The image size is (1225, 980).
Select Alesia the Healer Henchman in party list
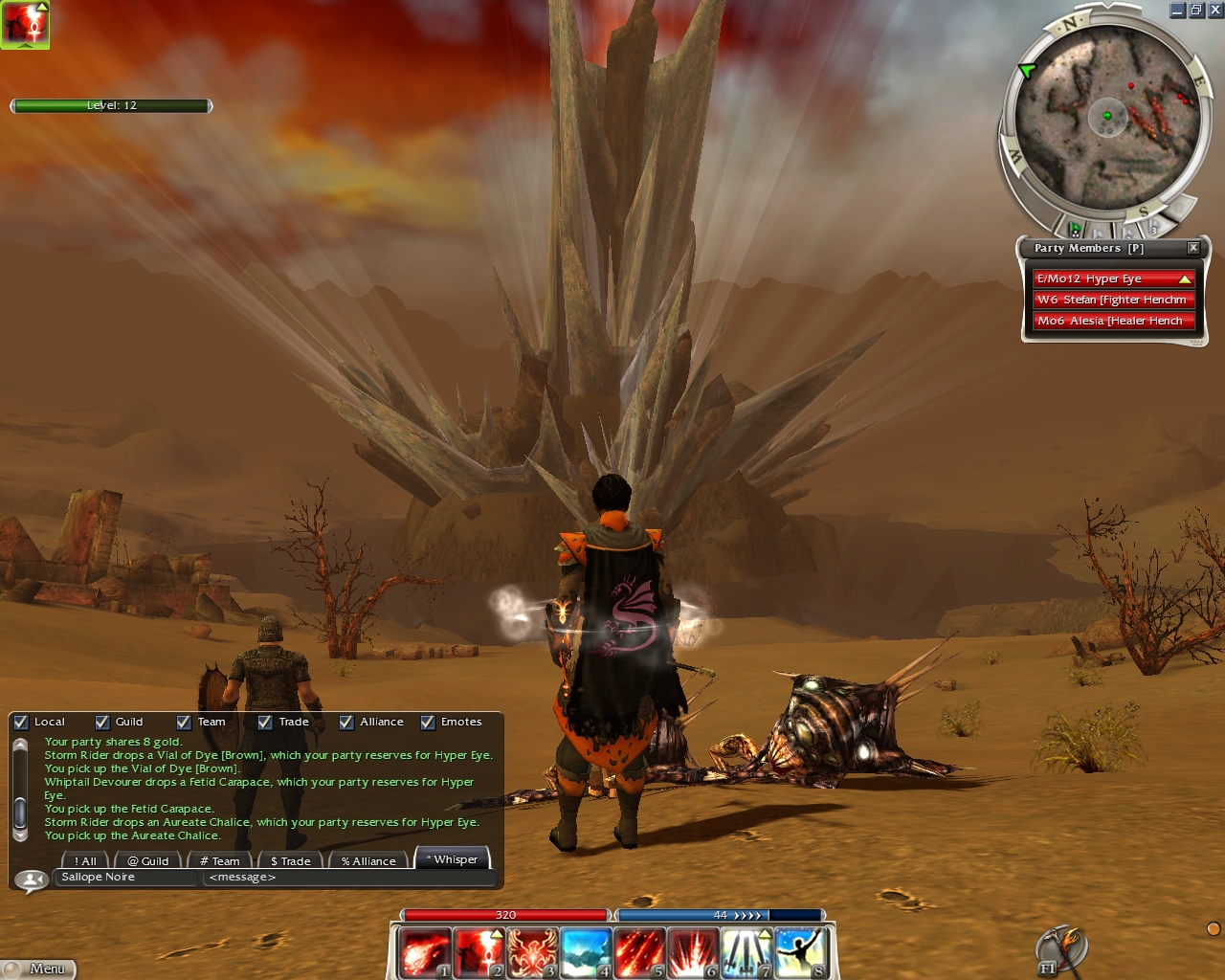(1114, 321)
